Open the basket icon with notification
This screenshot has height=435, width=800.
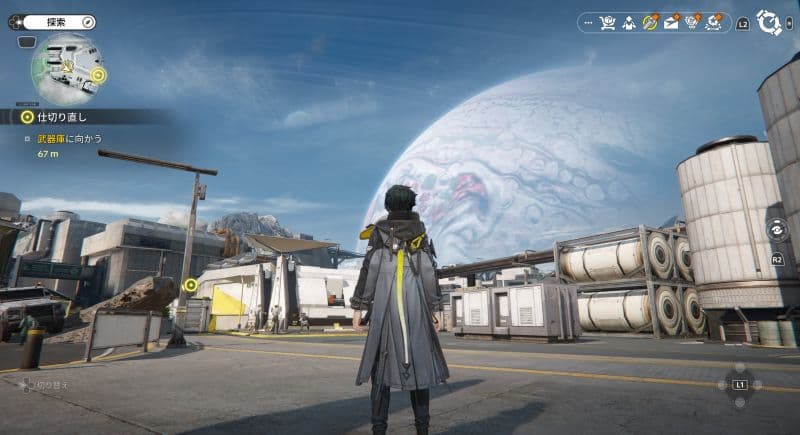692,22
